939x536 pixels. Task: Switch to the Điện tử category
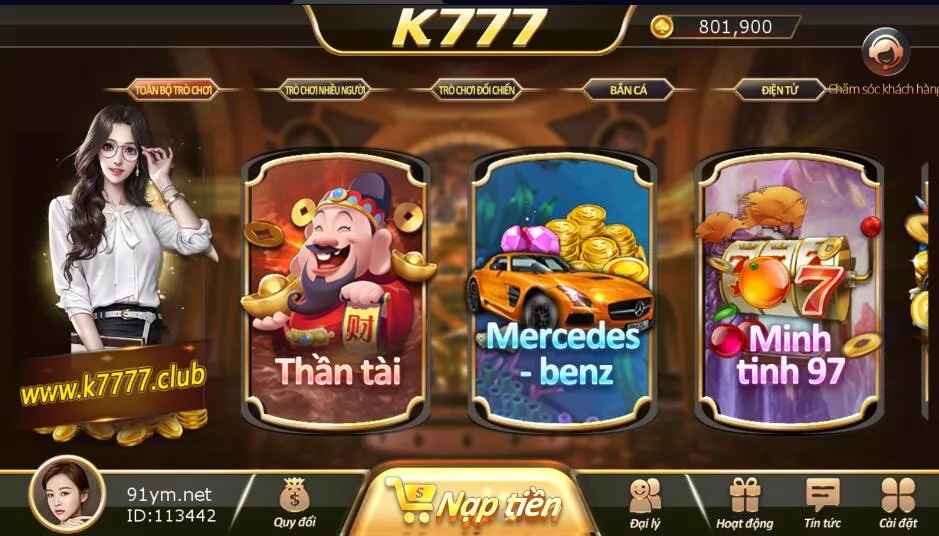[x=779, y=90]
